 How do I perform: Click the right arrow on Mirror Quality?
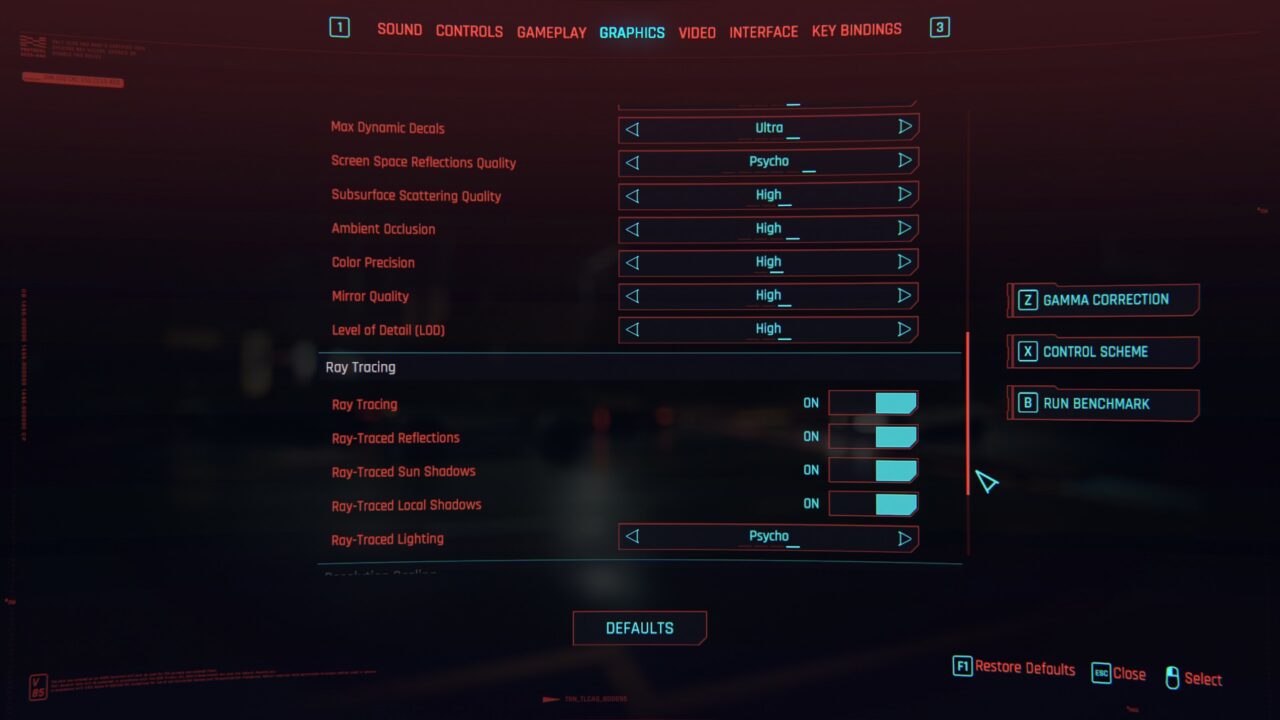(x=903, y=296)
